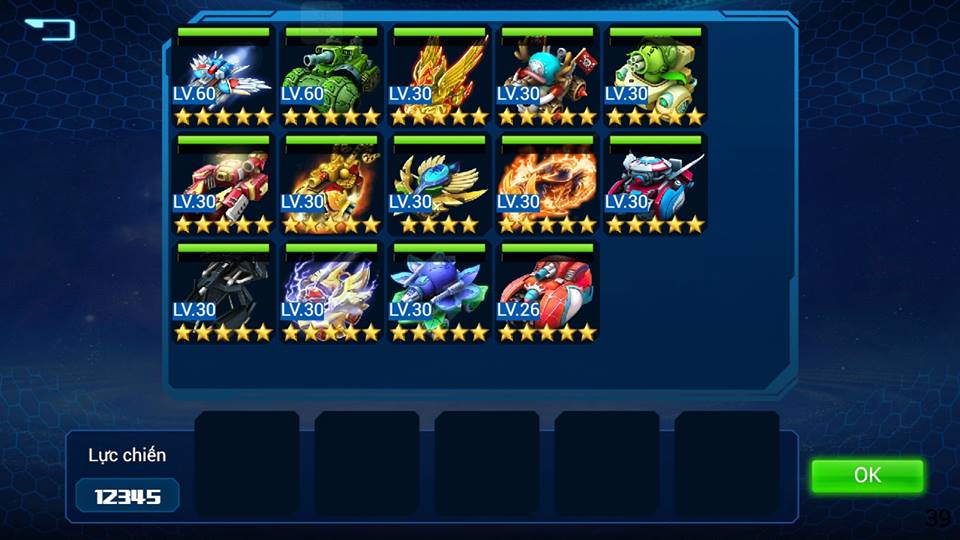Select the black stealth cannon unit

point(223,292)
